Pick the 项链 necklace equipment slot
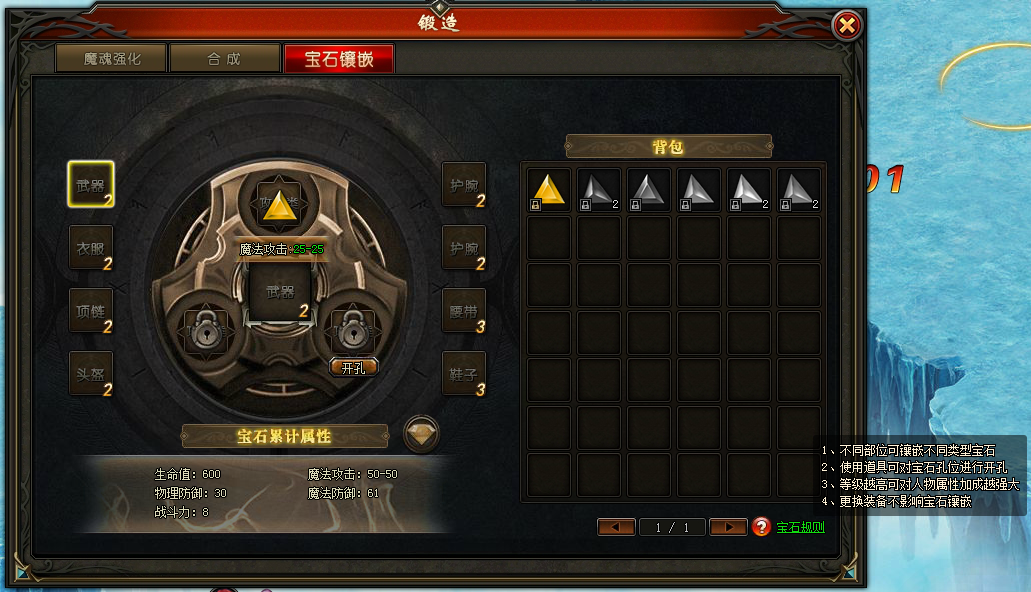The height and width of the screenshot is (592, 1031). [91, 311]
